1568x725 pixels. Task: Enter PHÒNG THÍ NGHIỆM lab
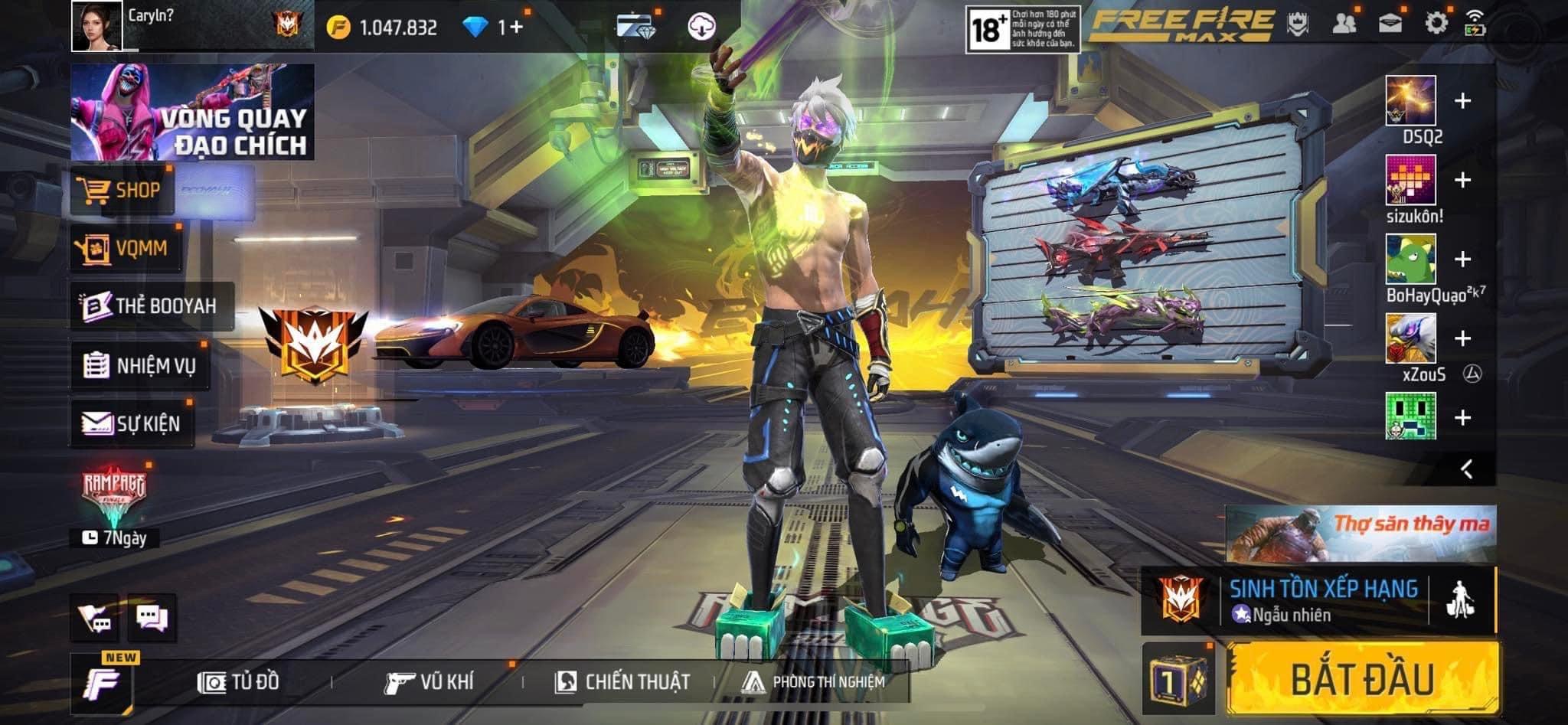813,681
